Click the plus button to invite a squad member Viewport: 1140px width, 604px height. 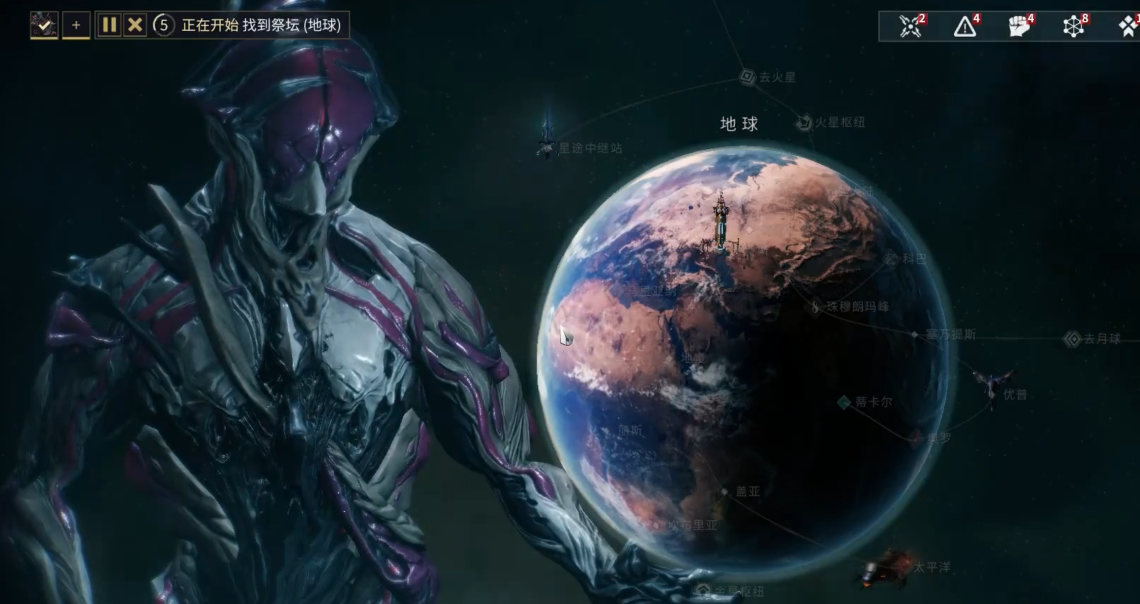coord(76,25)
